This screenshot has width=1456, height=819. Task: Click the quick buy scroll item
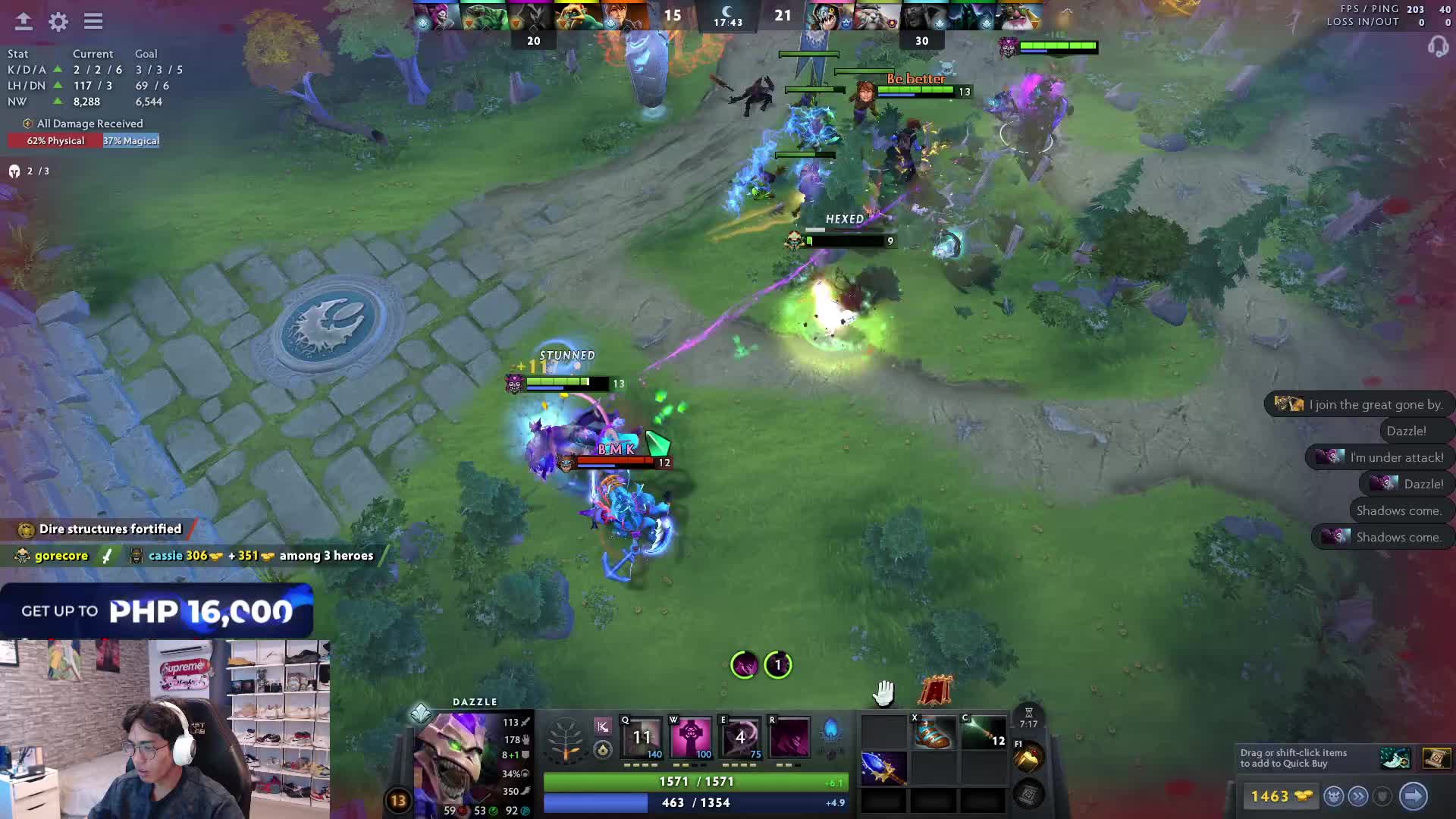click(x=1436, y=758)
